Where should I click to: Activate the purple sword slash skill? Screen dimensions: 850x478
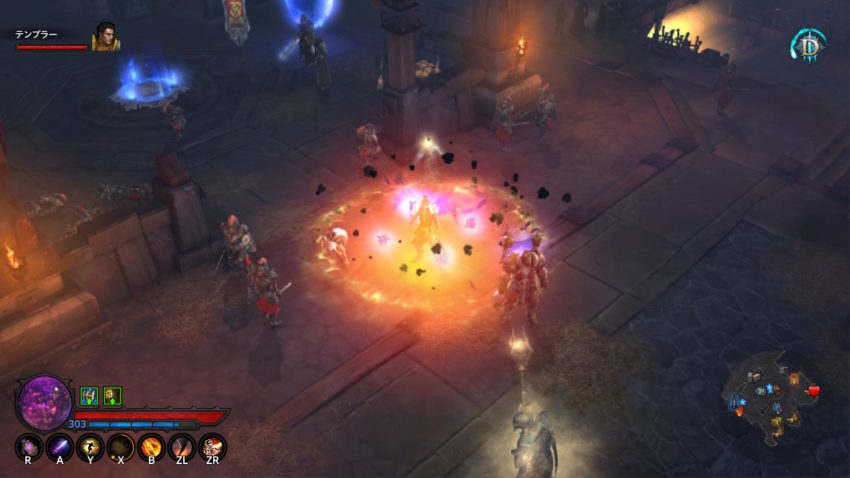59,446
